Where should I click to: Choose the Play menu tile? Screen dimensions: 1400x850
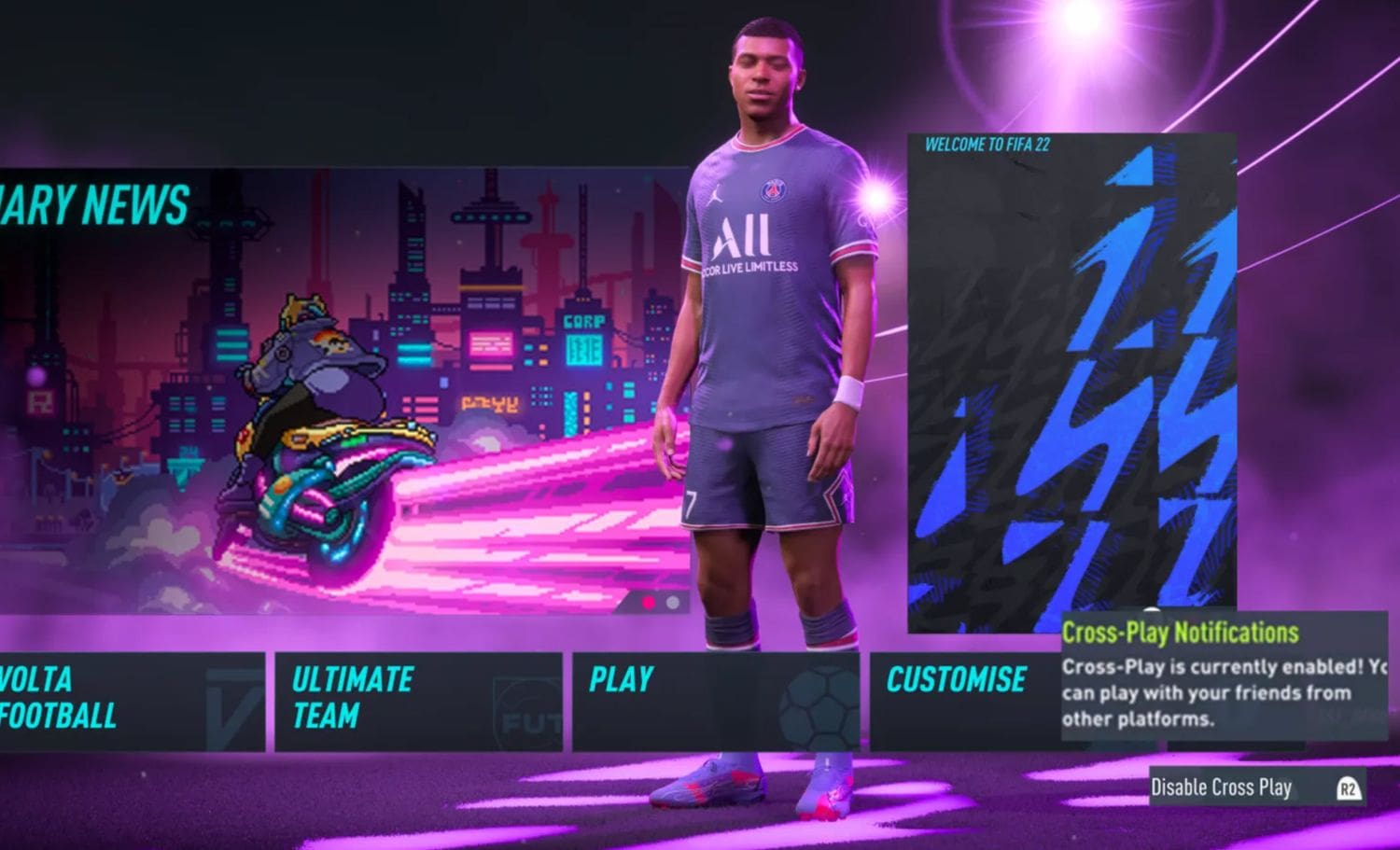click(715, 701)
